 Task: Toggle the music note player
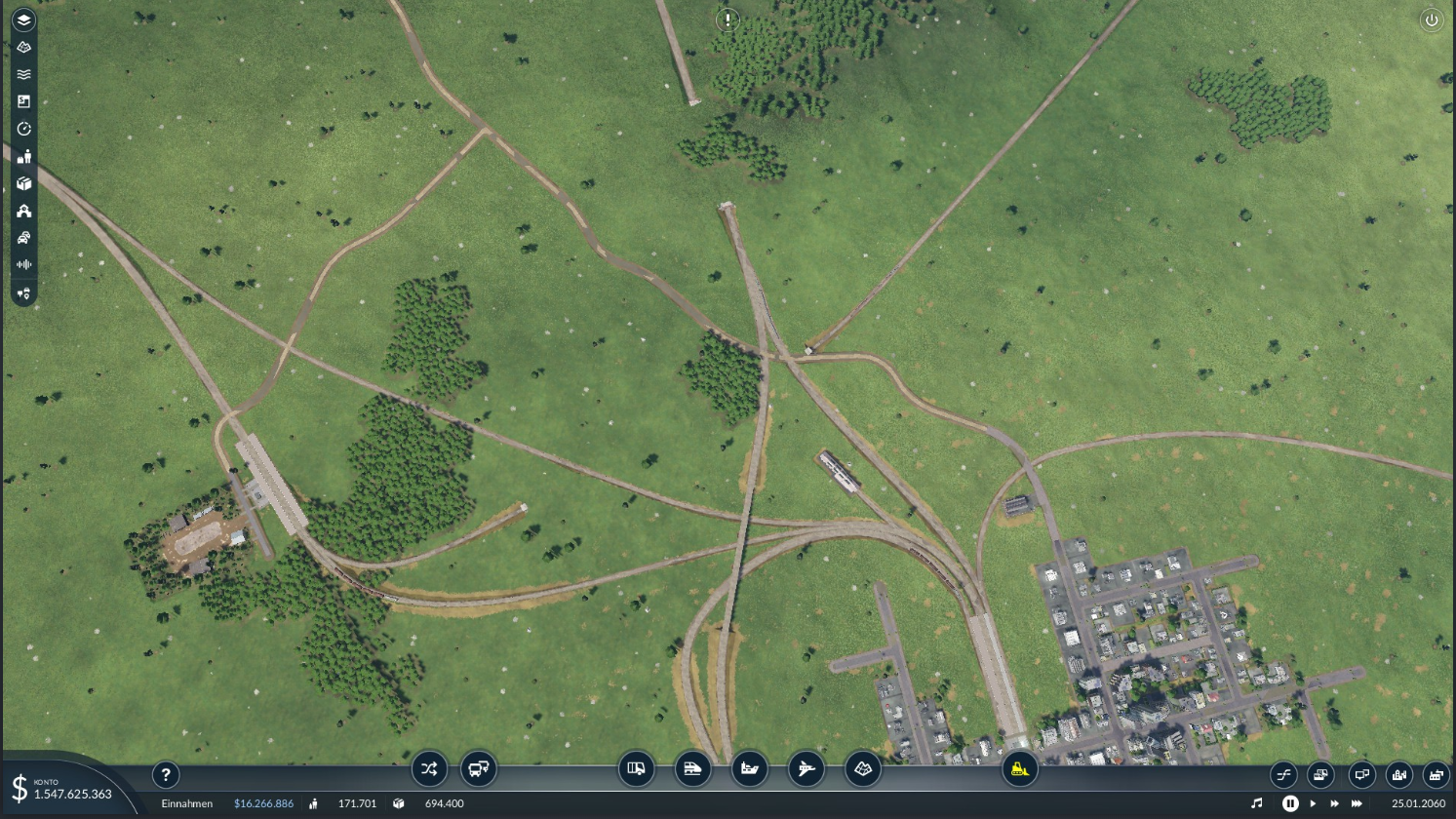1256,803
